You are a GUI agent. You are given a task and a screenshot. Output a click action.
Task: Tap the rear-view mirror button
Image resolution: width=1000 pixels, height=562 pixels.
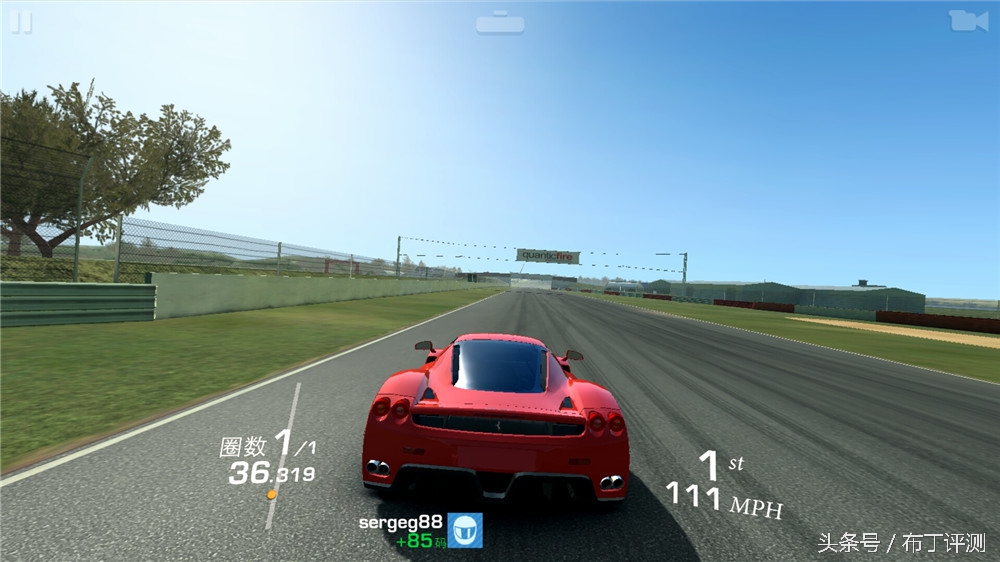500,23
